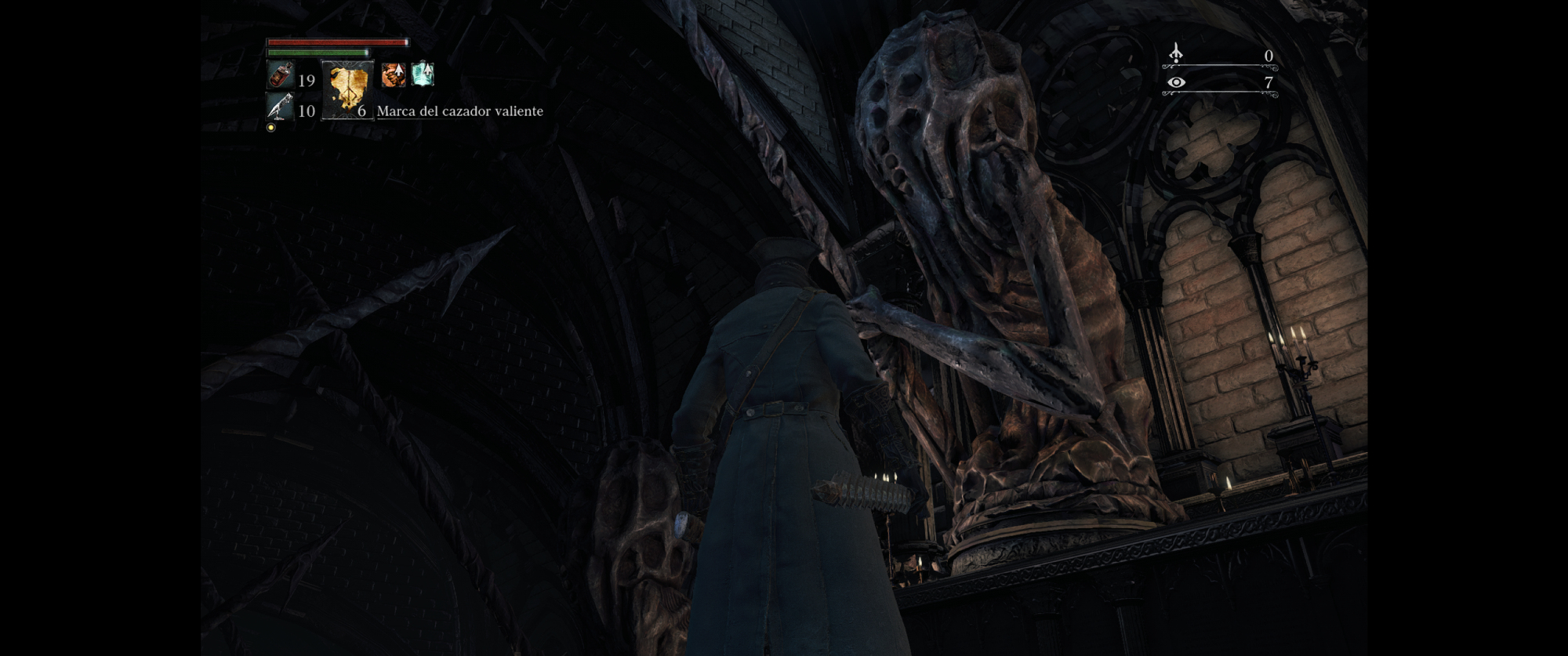Screen dimensions: 1568x656
Task: Select the quicksilver bullet slot
Action: (280, 107)
